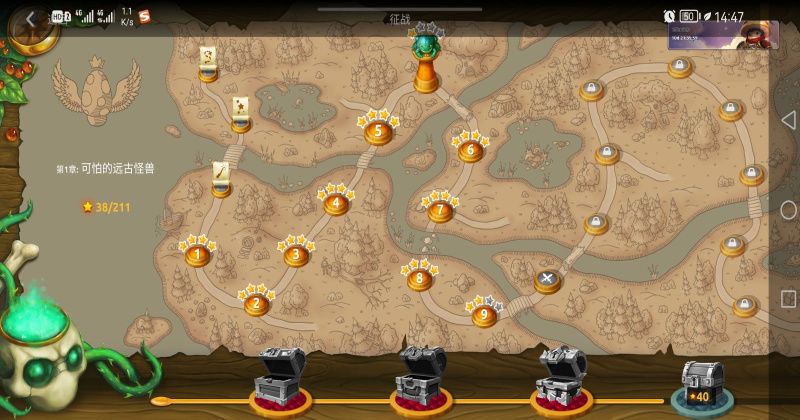Start the crossed-swords battle node
Screen dimensions: 800x420
click(547, 280)
